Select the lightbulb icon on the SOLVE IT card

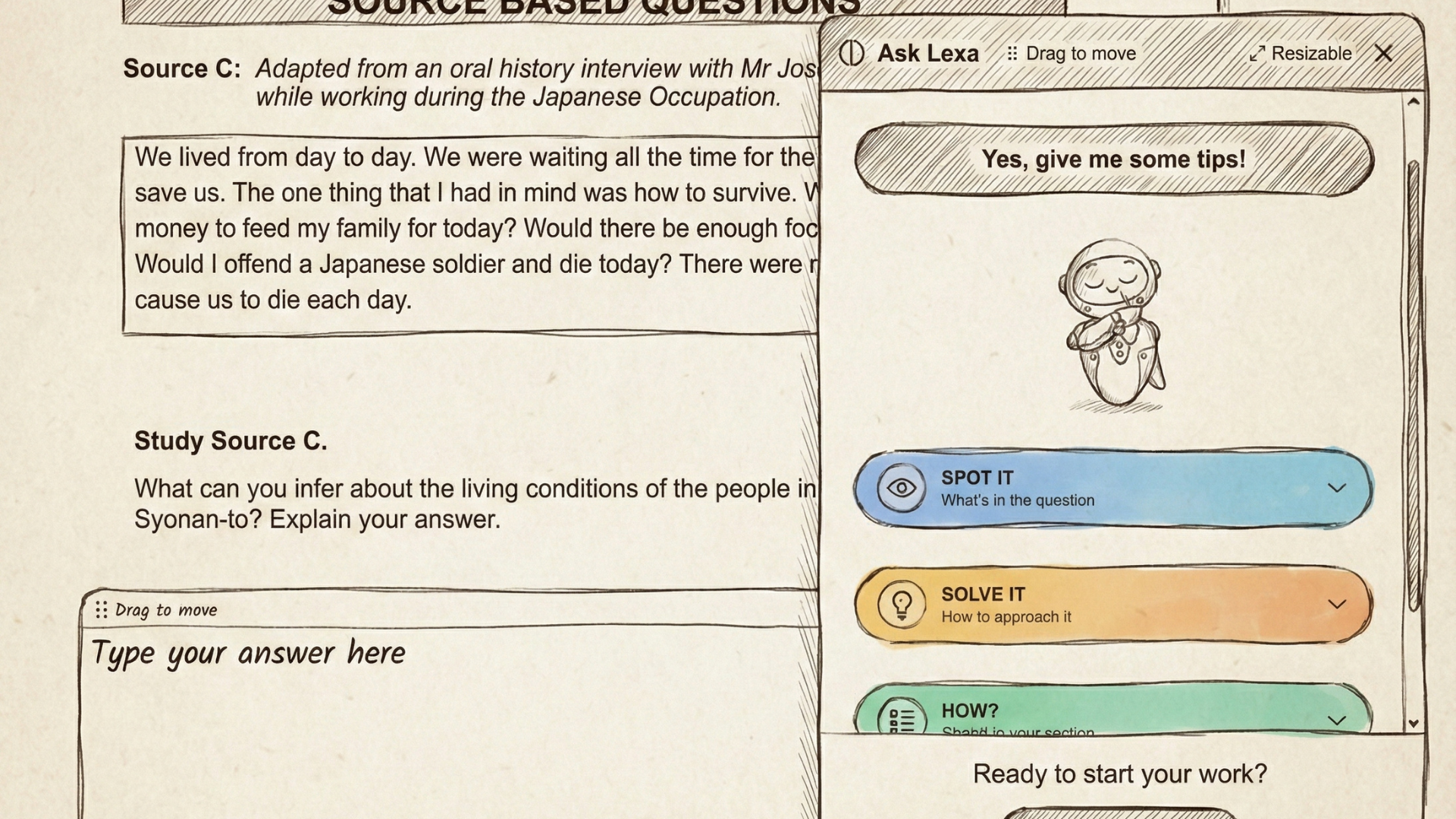point(902,605)
